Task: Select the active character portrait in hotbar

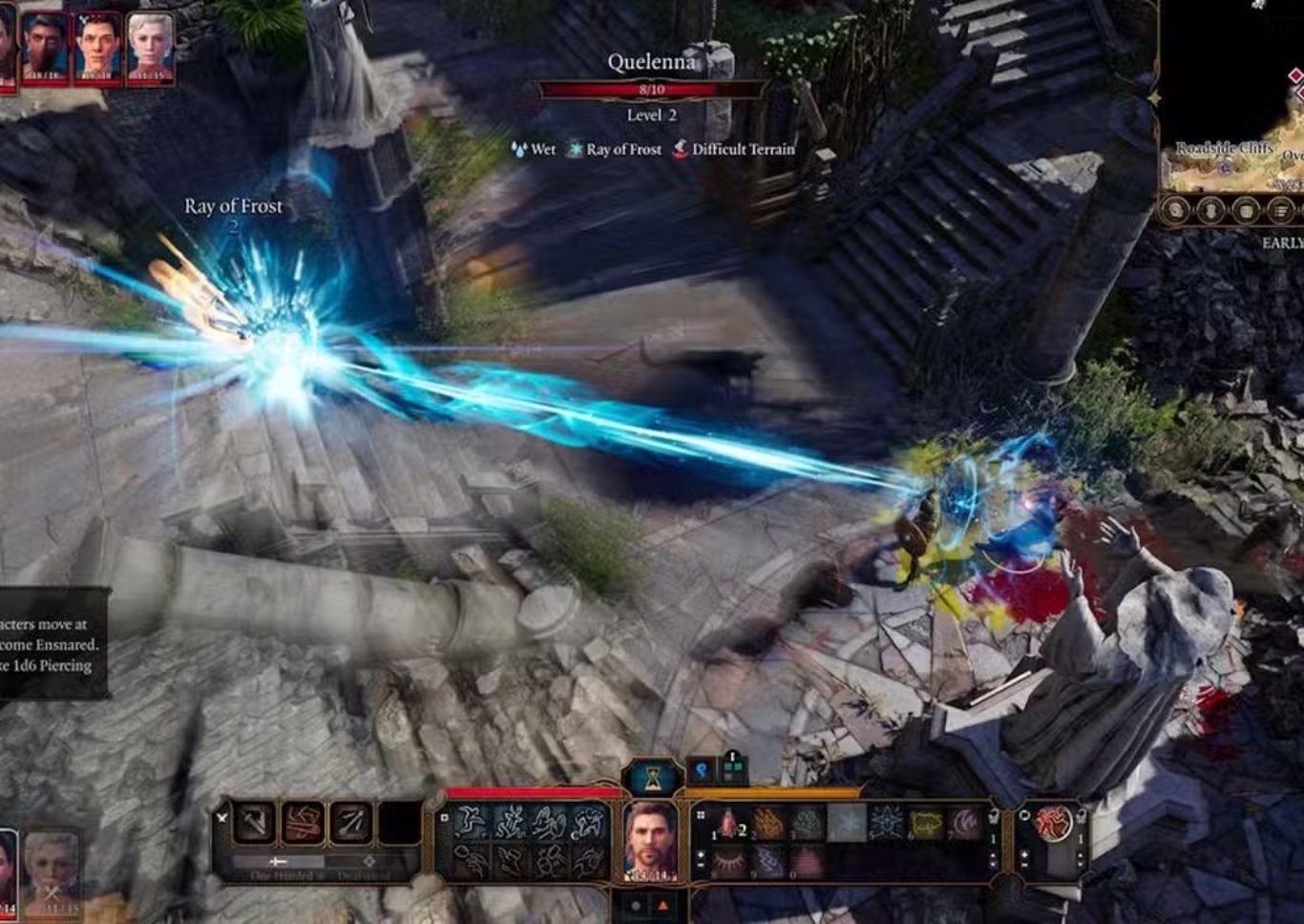Action: click(x=650, y=840)
